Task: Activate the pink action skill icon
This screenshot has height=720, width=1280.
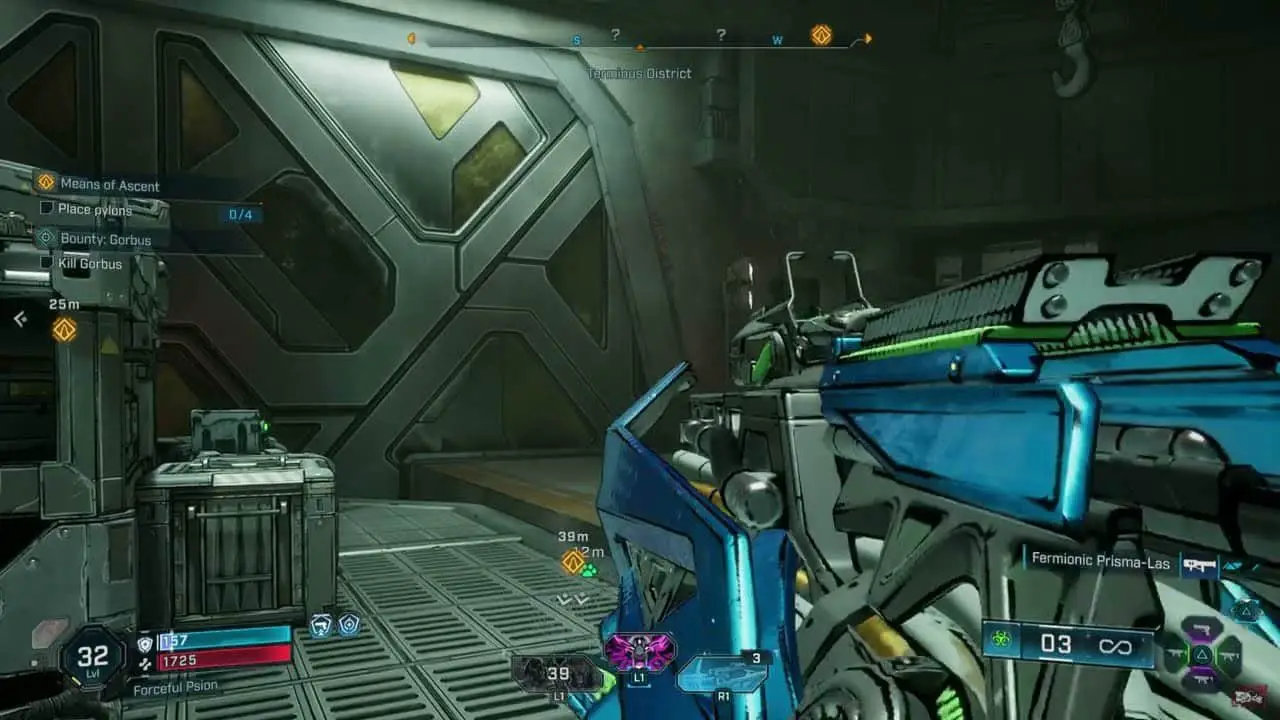Action: (x=638, y=652)
